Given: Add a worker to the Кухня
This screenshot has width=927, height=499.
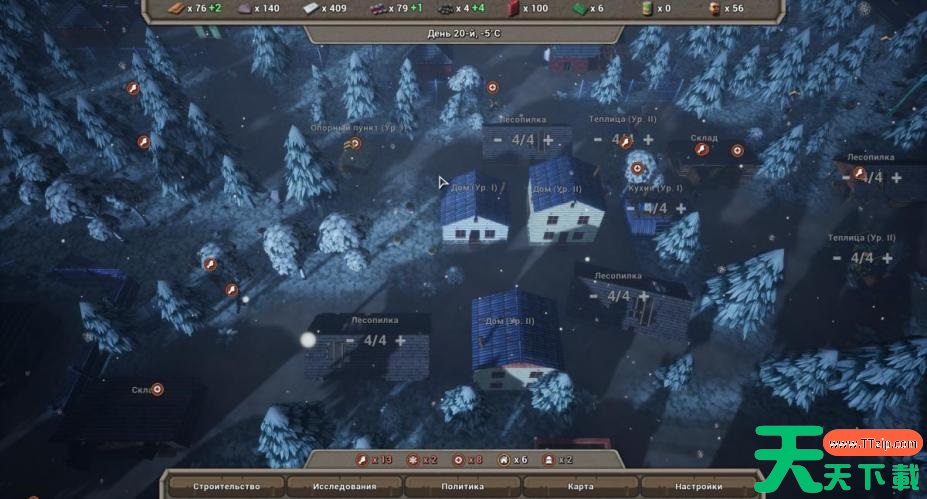Looking at the screenshot, I should 682,209.
